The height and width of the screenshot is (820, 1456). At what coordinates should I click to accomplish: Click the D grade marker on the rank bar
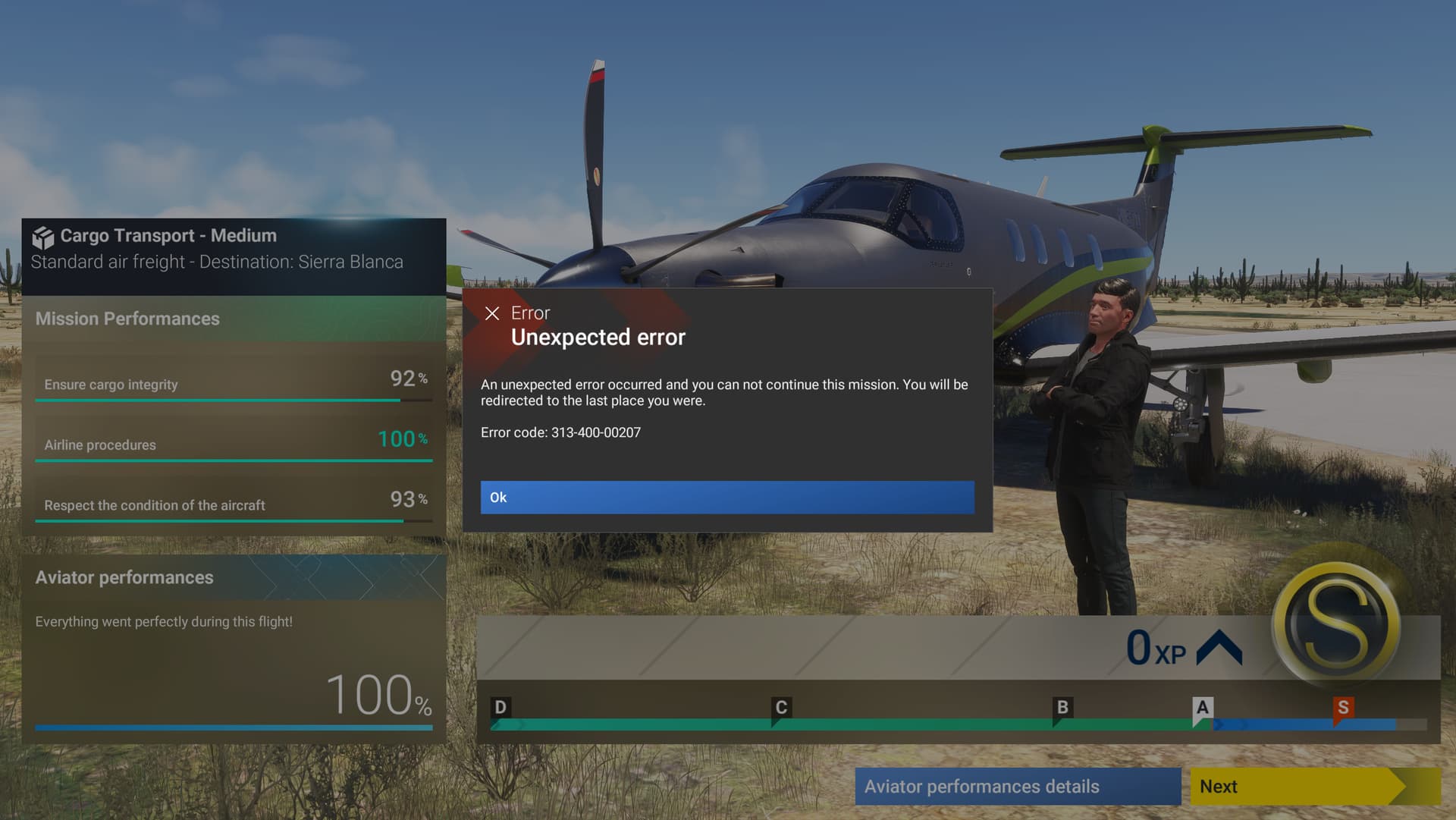(x=500, y=707)
